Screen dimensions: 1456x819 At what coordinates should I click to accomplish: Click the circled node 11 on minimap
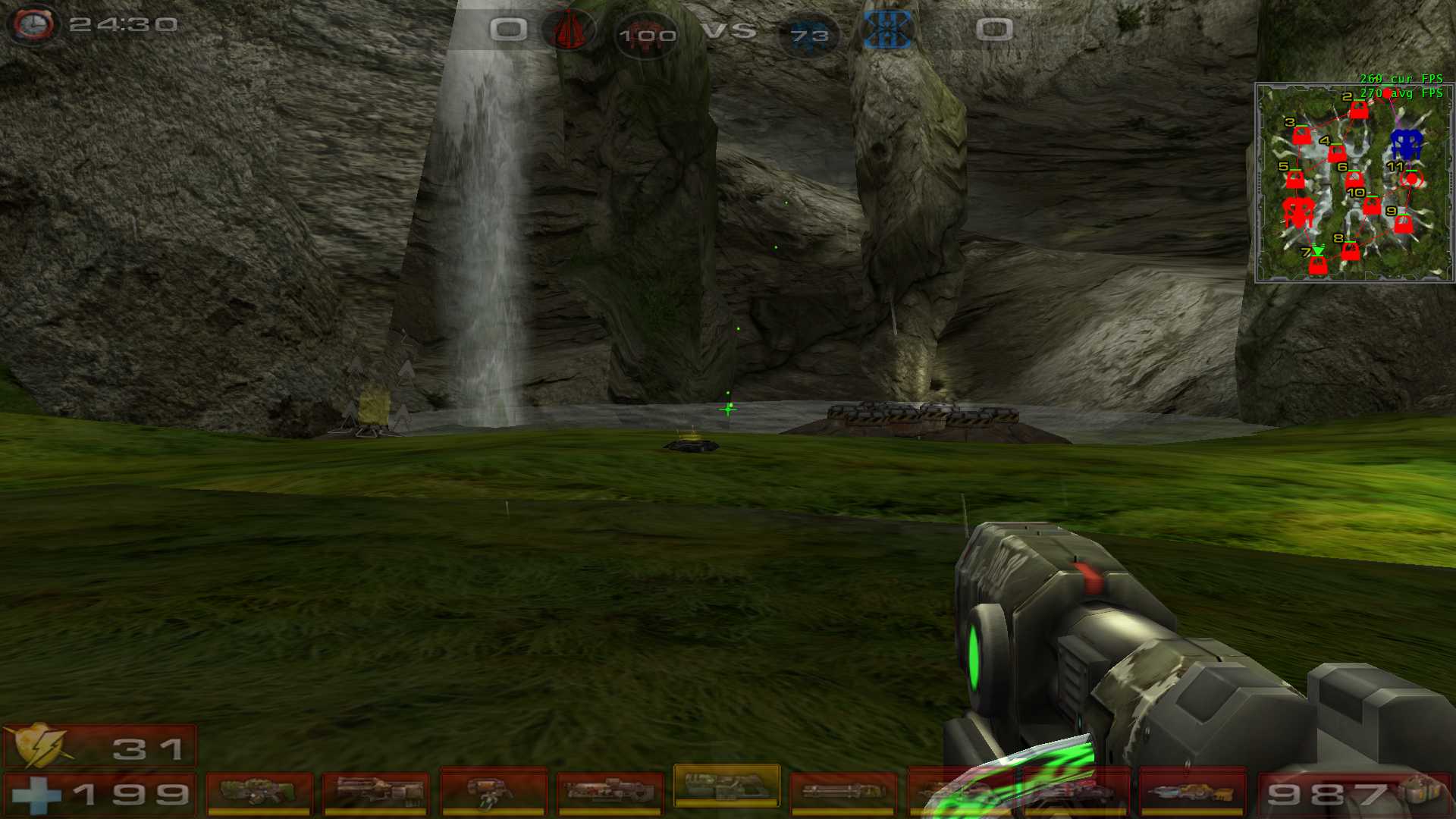(1411, 180)
